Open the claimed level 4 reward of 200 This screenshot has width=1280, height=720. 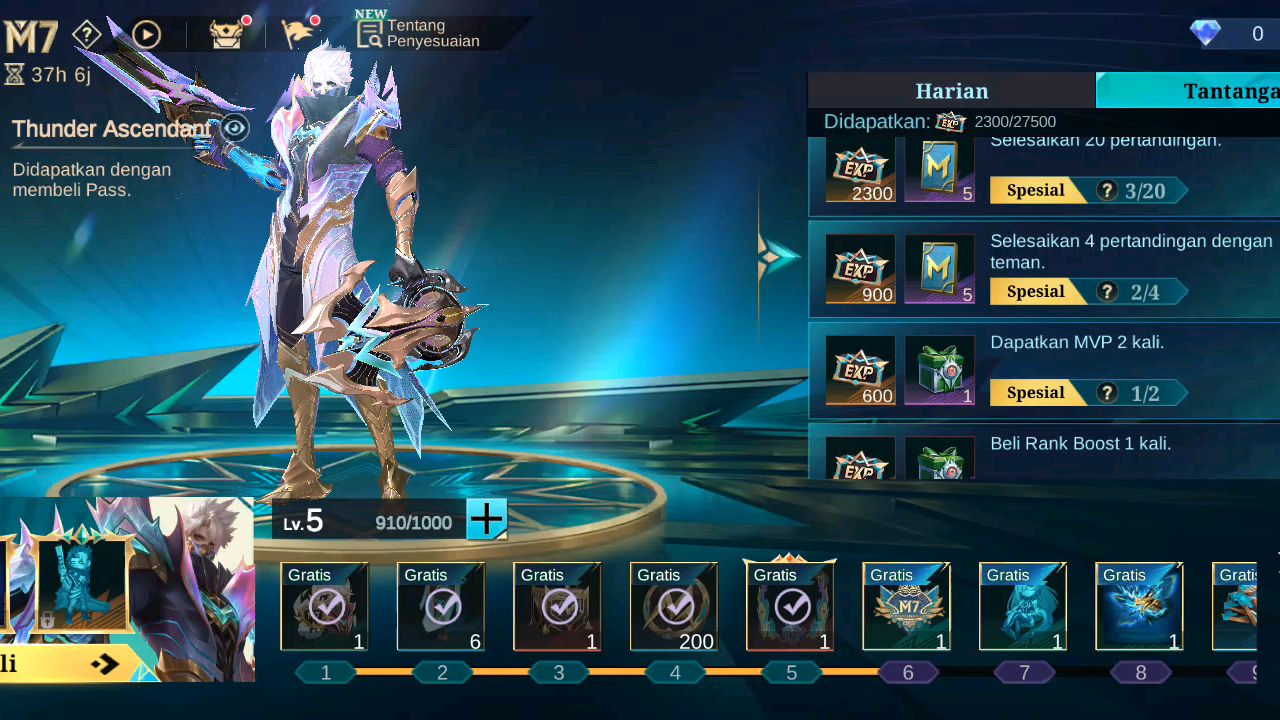(674, 607)
